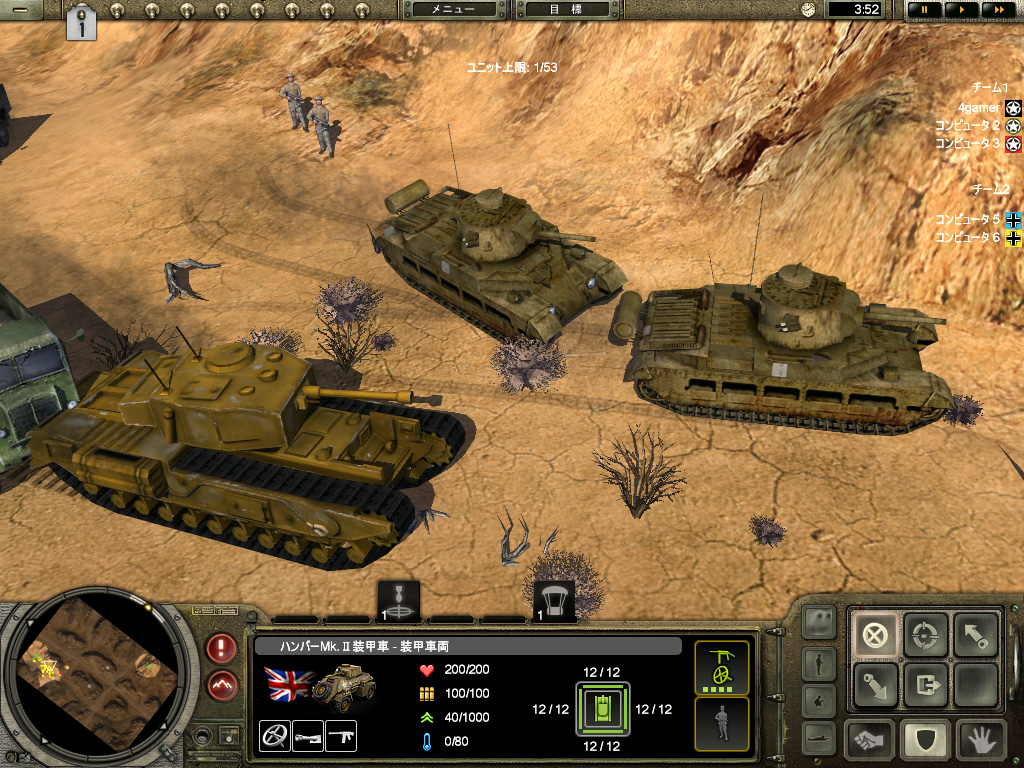Open the メニュー menu button
Screen dimensions: 1024x768
pos(453,9)
